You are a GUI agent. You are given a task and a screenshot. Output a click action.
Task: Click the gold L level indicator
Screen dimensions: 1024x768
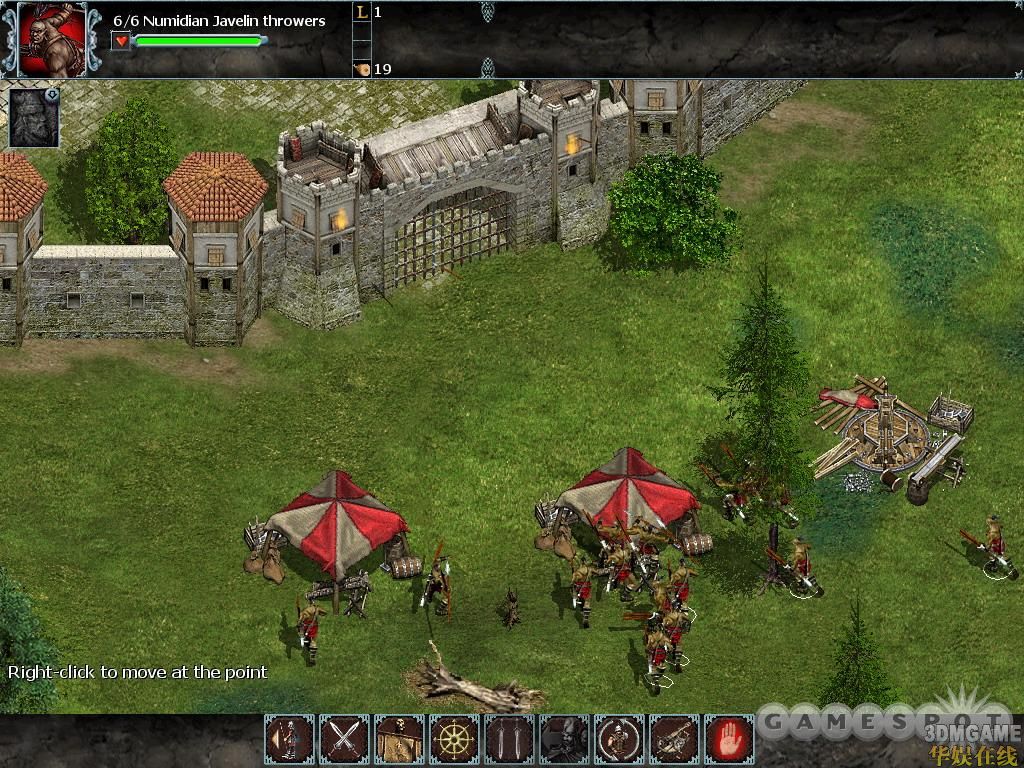pos(361,13)
